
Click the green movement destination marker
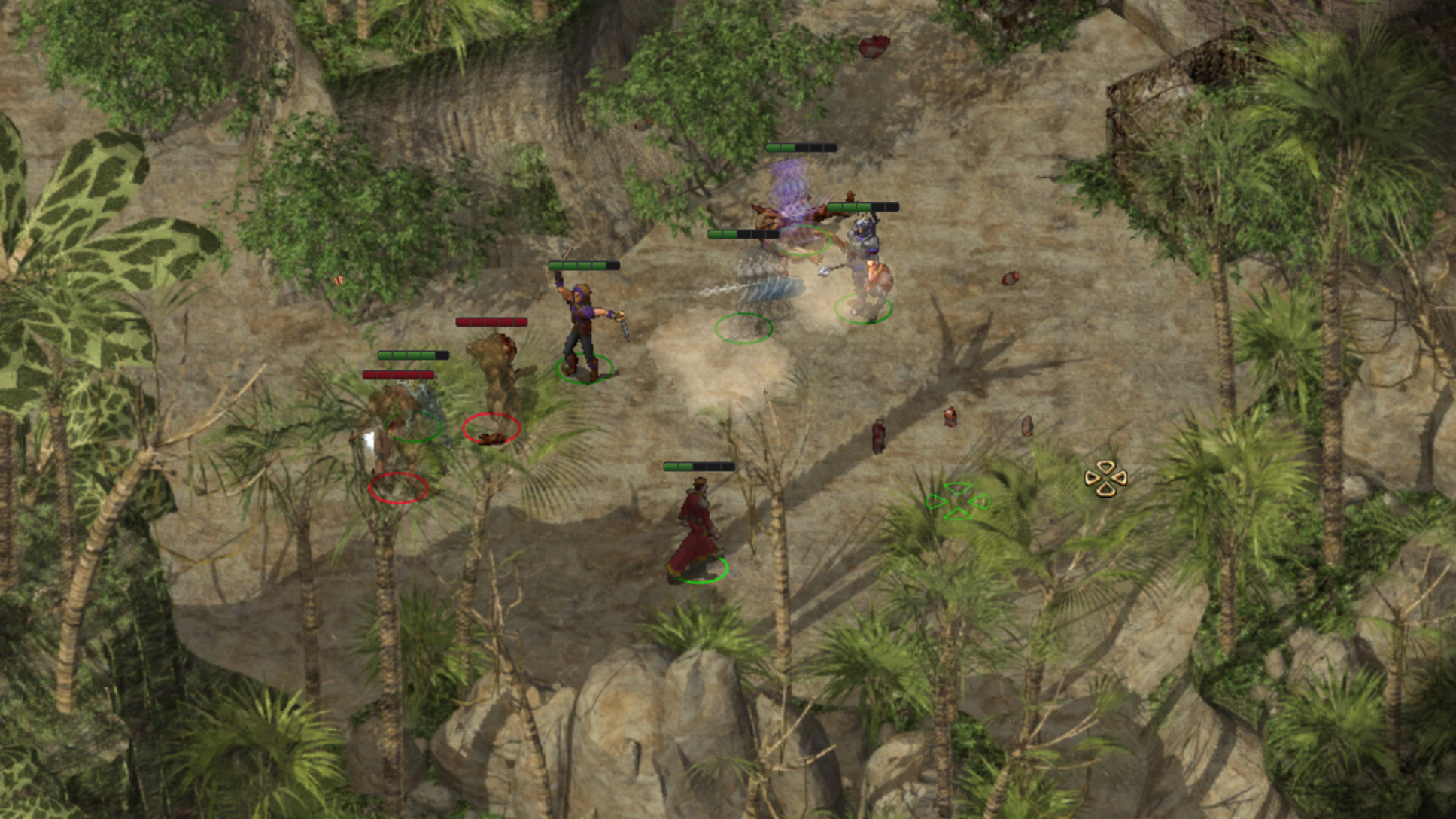pos(959,499)
